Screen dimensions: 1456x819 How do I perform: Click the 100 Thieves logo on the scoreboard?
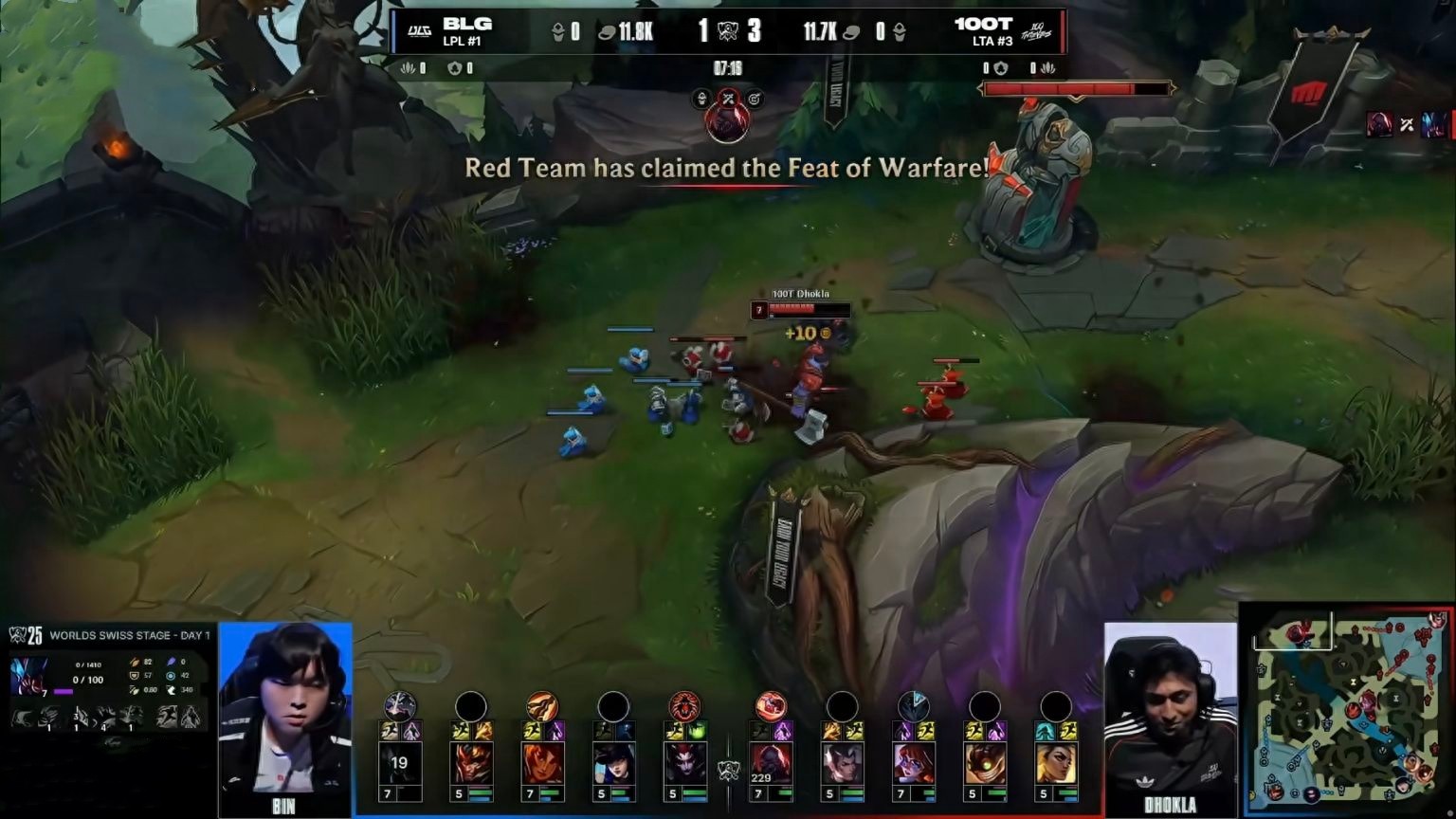(1037, 32)
